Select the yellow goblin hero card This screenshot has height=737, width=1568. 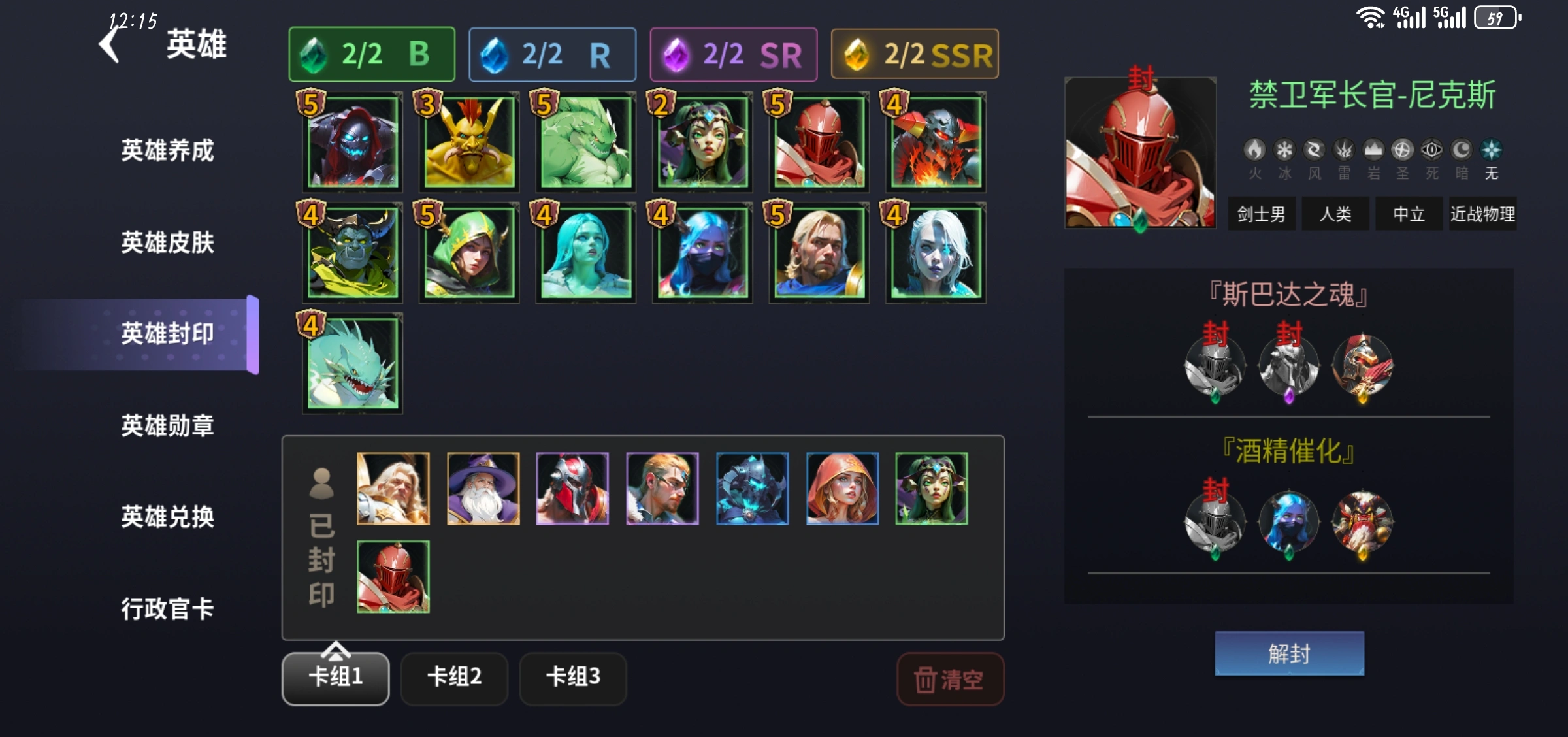tap(469, 142)
